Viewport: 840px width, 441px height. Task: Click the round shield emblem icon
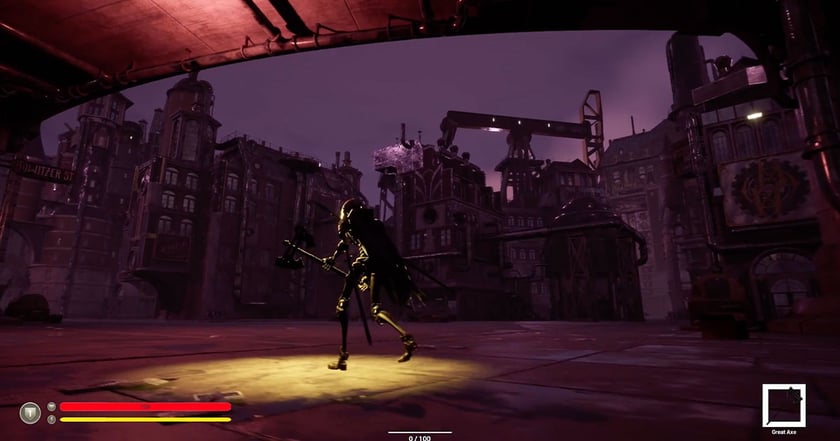click(30, 412)
